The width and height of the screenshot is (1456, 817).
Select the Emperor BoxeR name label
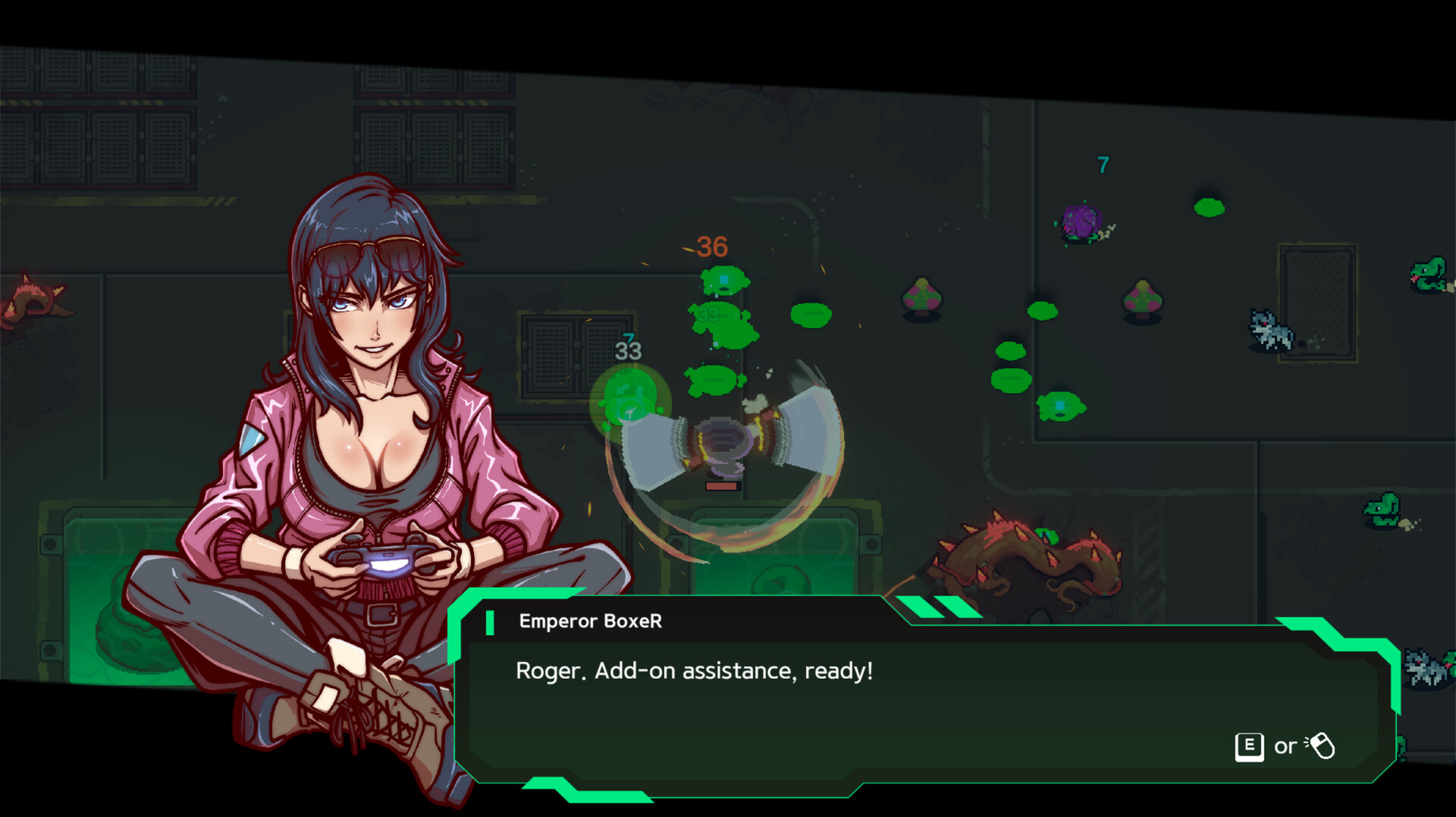pyautogui.click(x=590, y=622)
